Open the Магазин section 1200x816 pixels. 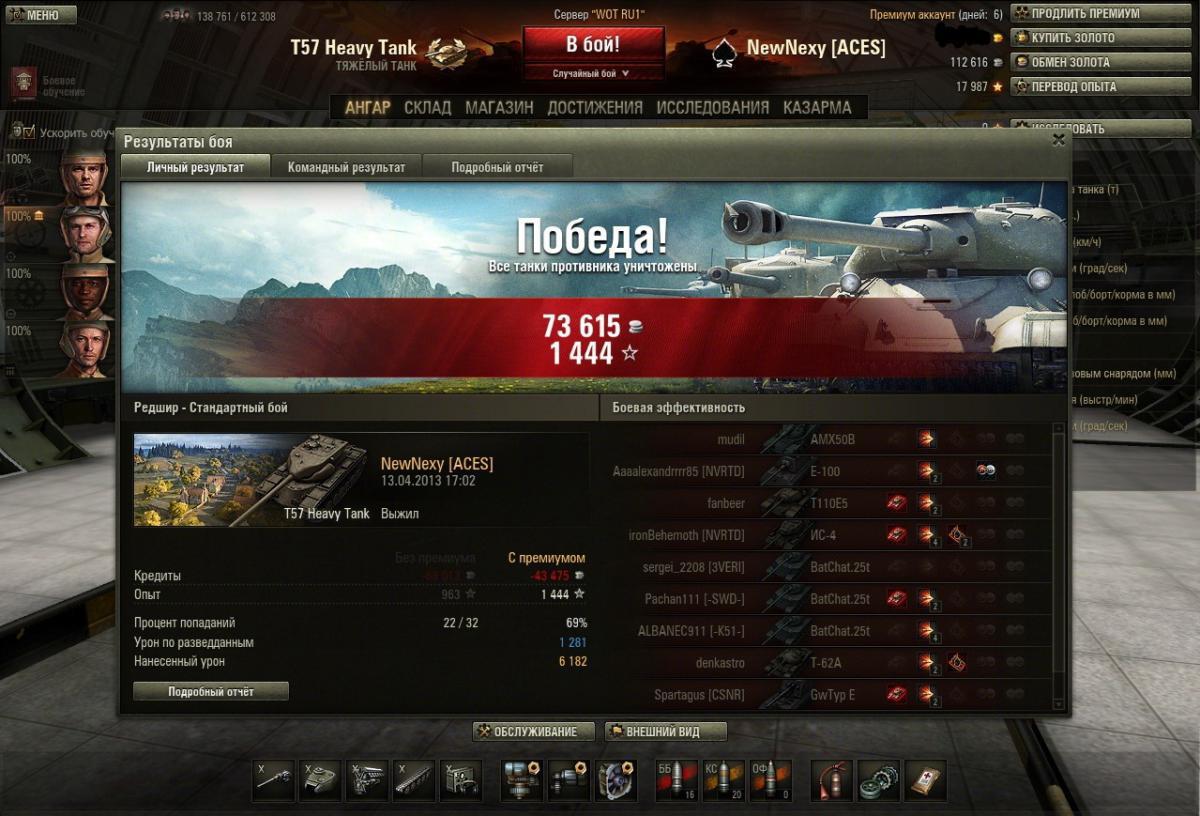pyautogui.click(x=499, y=107)
